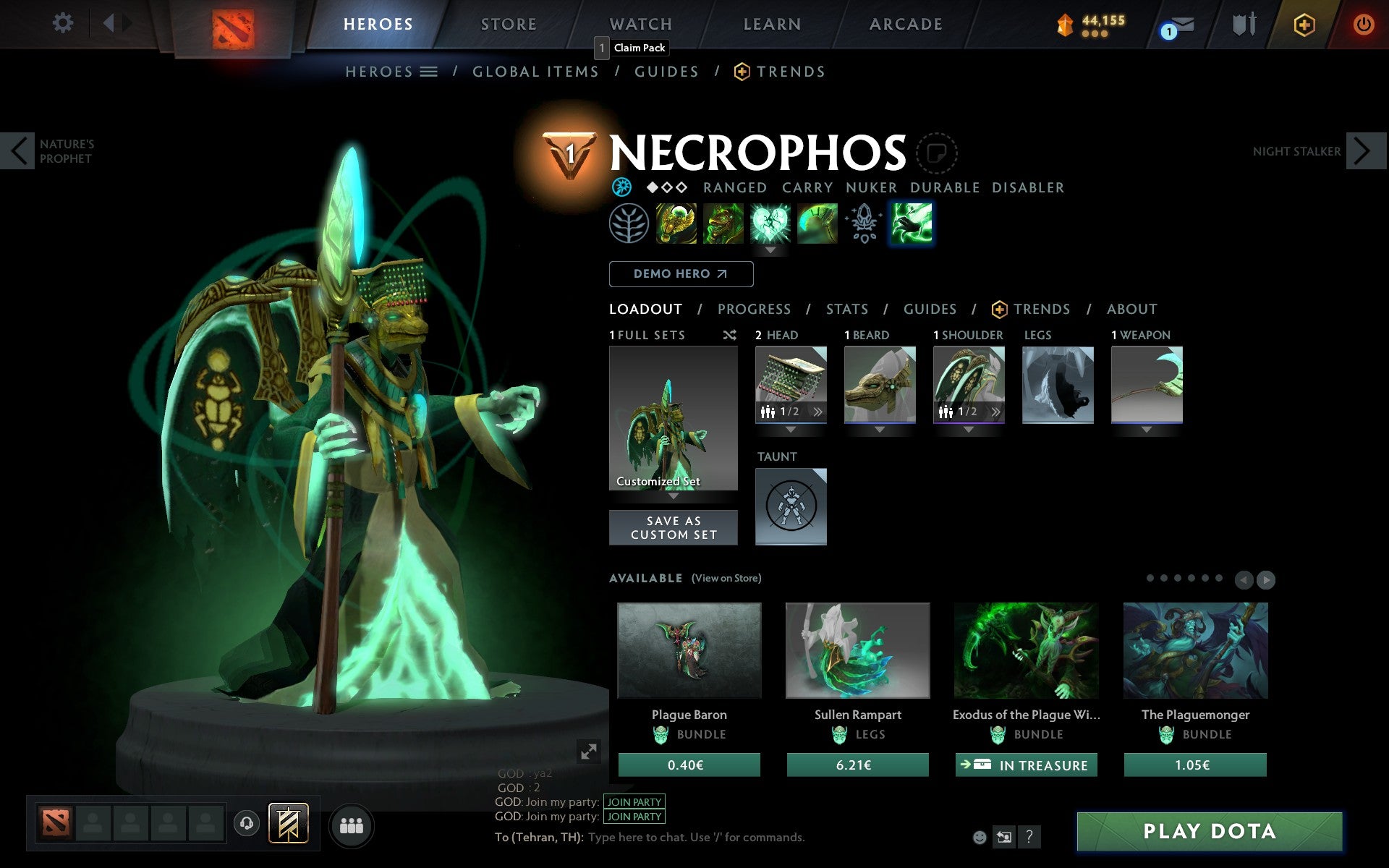The height and width of the screenshot is (868, 1389).
Task: Click the JOIN PARTY link
Action: tap(632, 801)
